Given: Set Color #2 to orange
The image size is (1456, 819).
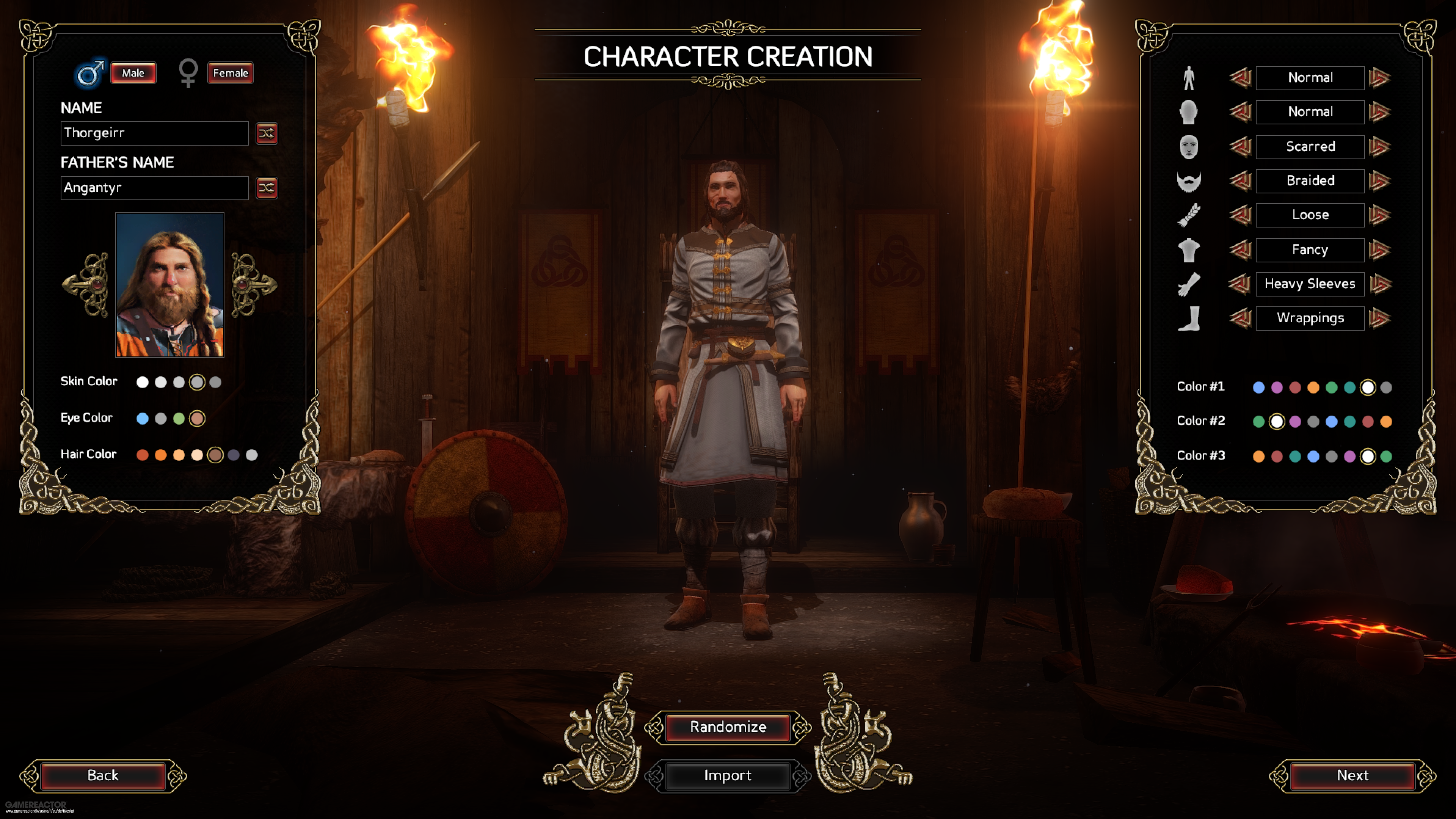Looking at the screenshot, I should [1386, 422].
